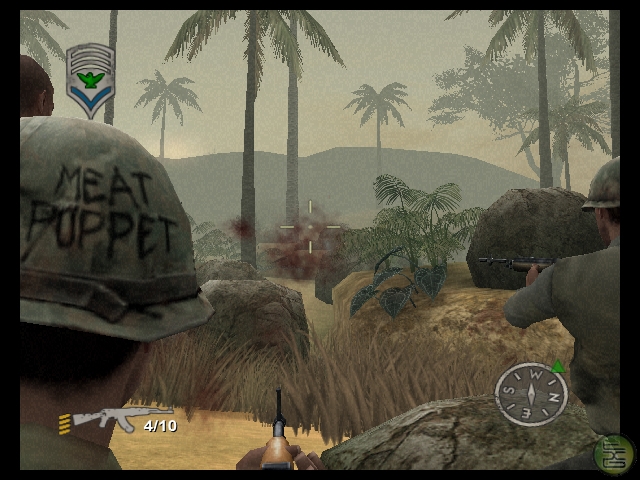Click the compass dial

tap(531, 393)
